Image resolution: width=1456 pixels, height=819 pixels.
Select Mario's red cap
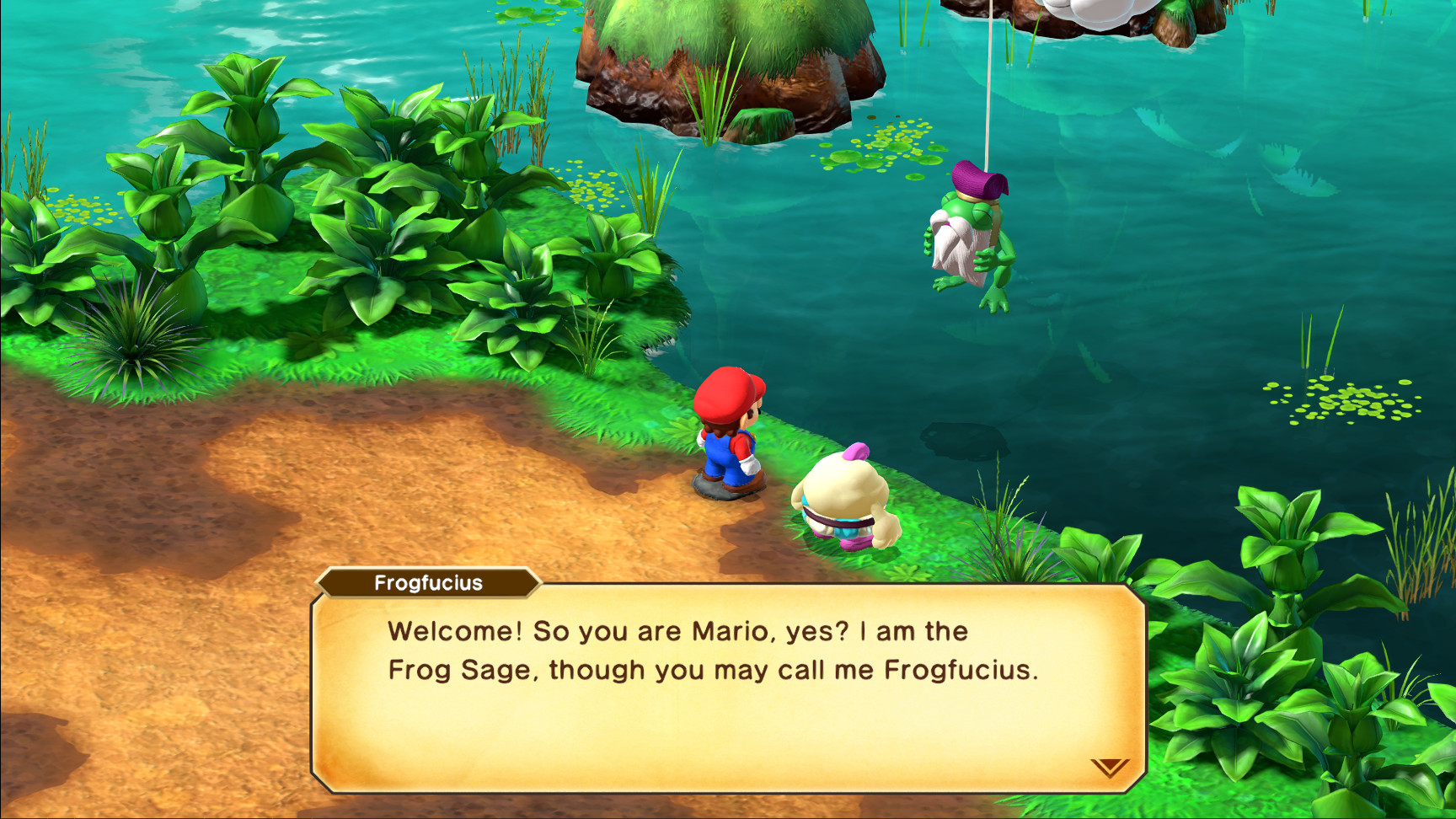[x=726, y=393]
